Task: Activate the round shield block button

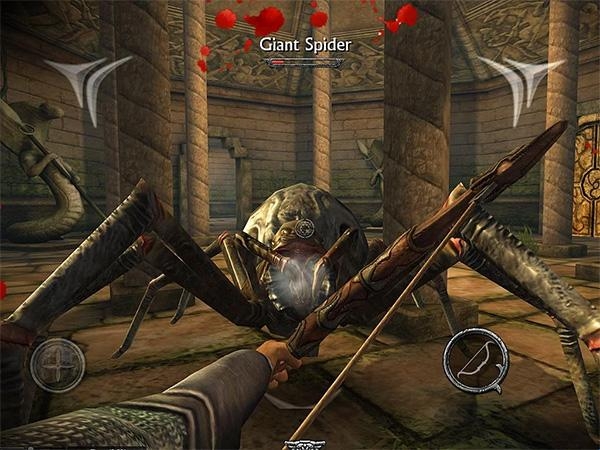Action: pos(57,365)
